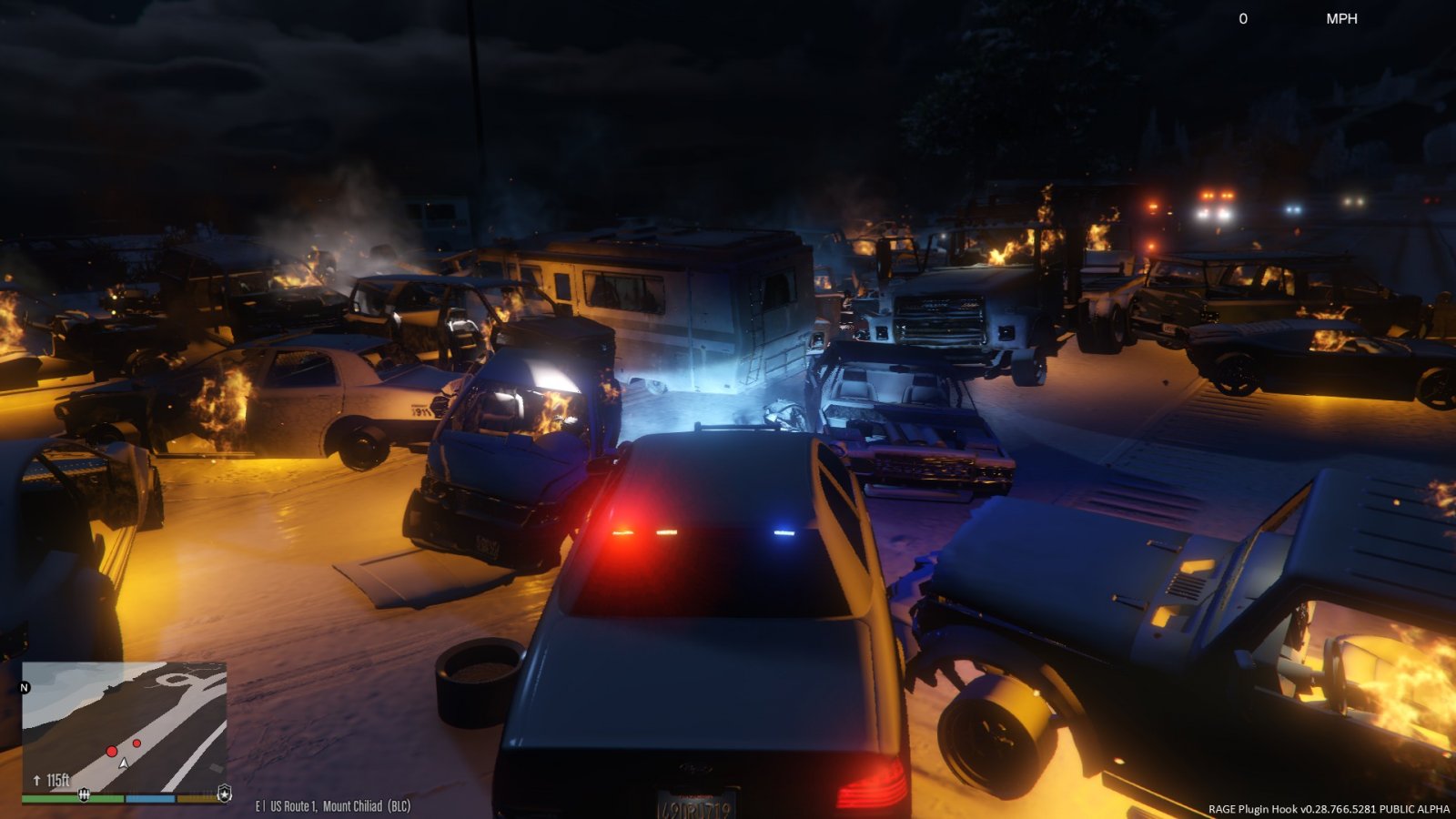Click the star rank badge near minimap corner

coord(224,791)
